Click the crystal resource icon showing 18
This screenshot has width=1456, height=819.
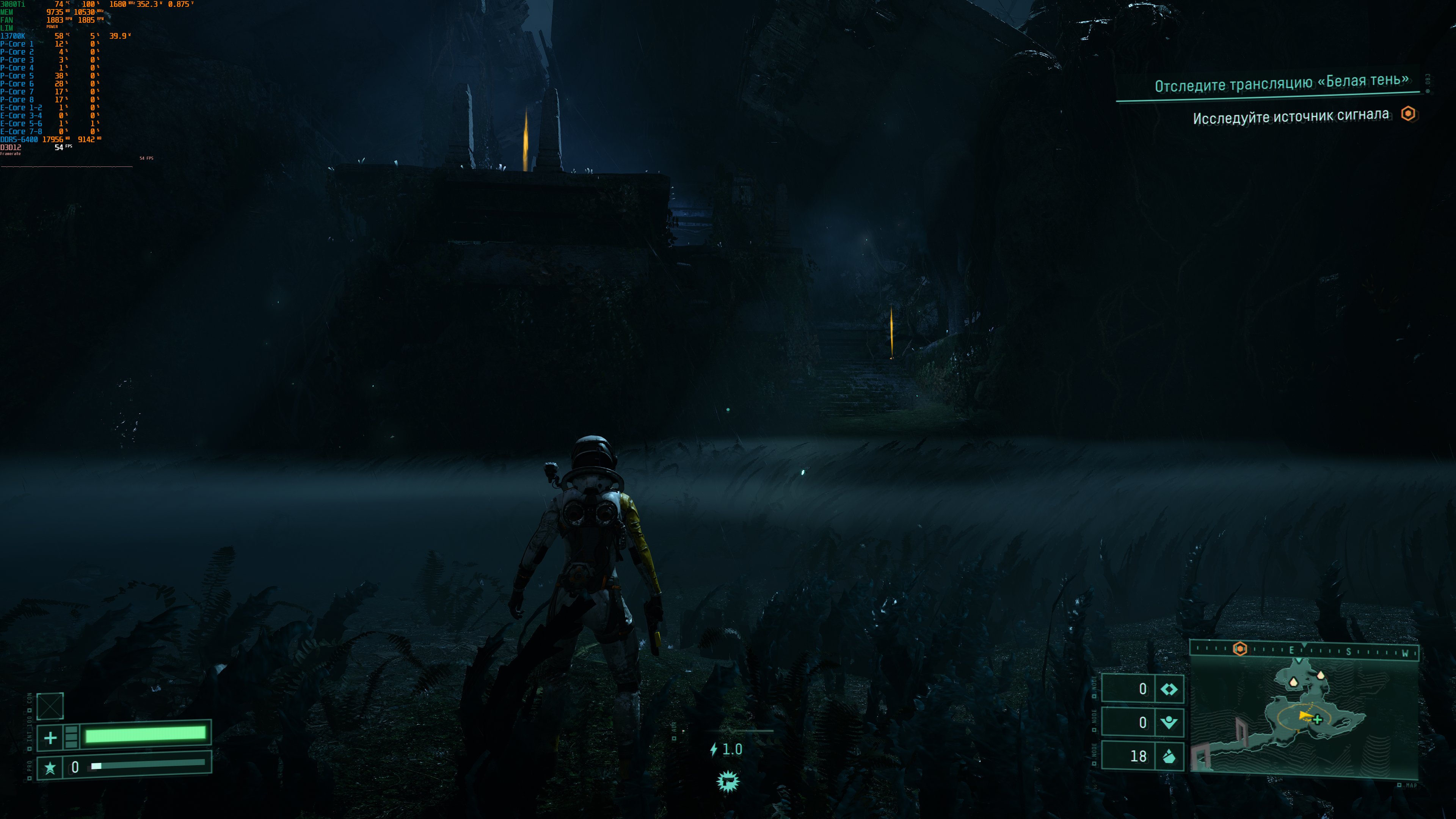(x=1168, y=756)
